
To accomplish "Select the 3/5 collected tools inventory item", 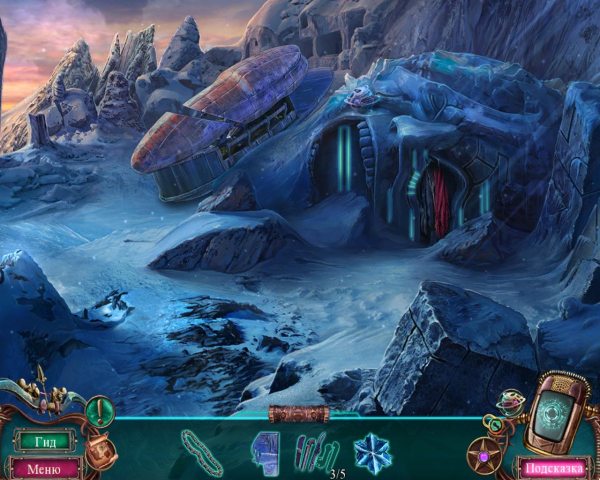I will pyautogui.click(x=317, y=450).
